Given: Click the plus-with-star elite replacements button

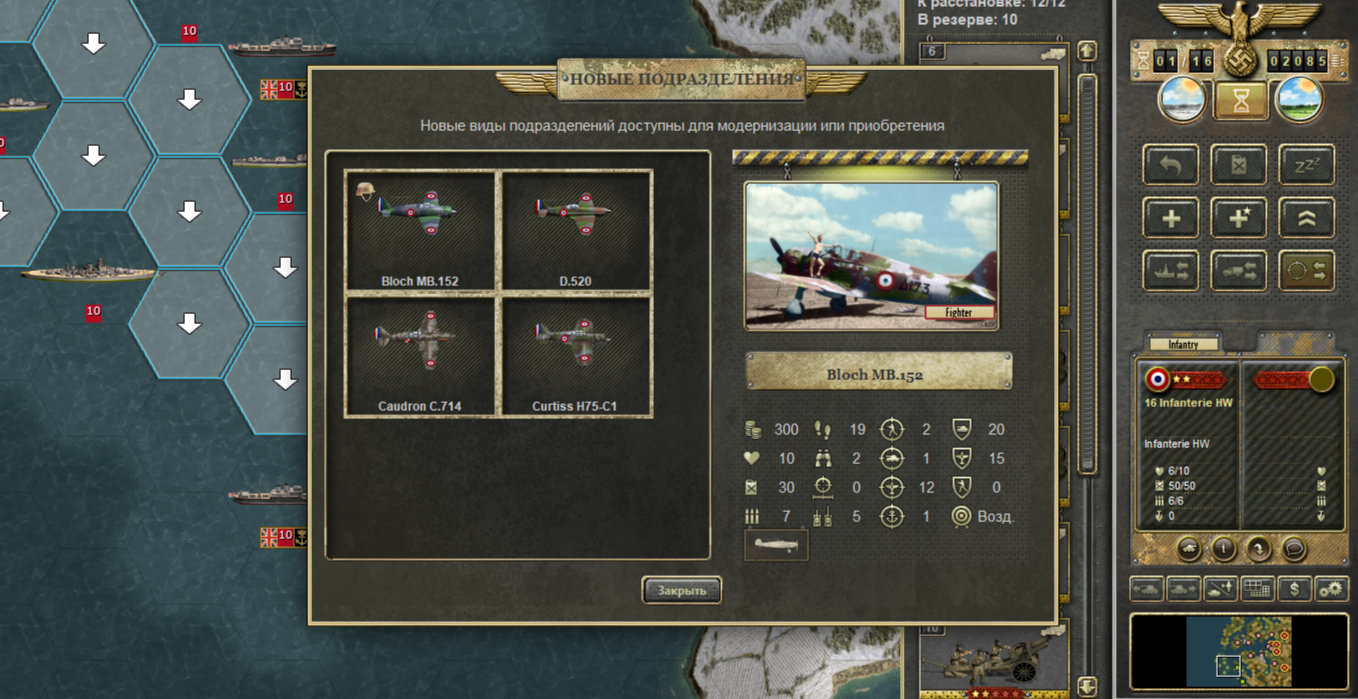Looking at the screenshot, I should (1238, 218).
